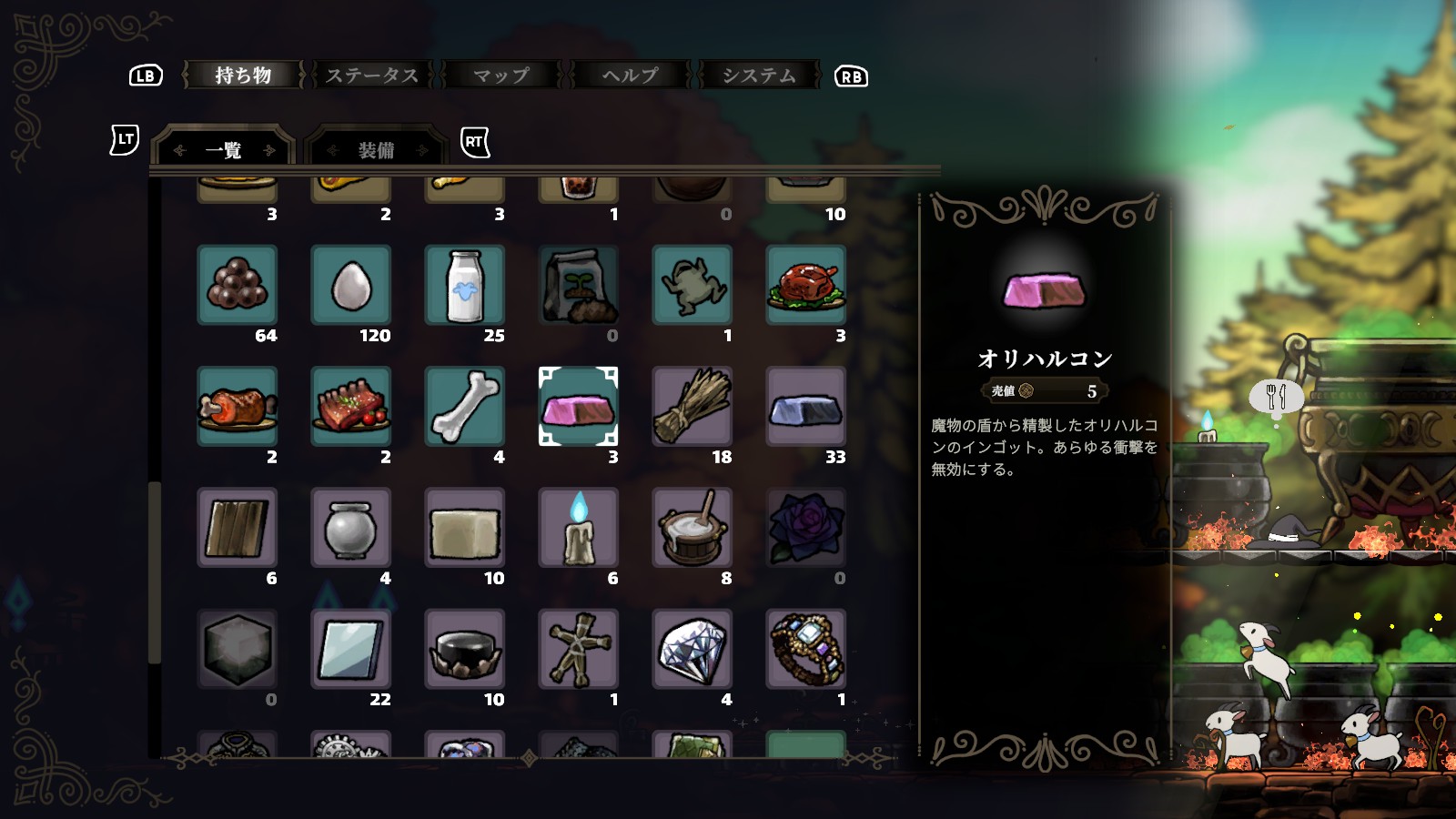Pick the blue-flame candle item

coord(578,528)
